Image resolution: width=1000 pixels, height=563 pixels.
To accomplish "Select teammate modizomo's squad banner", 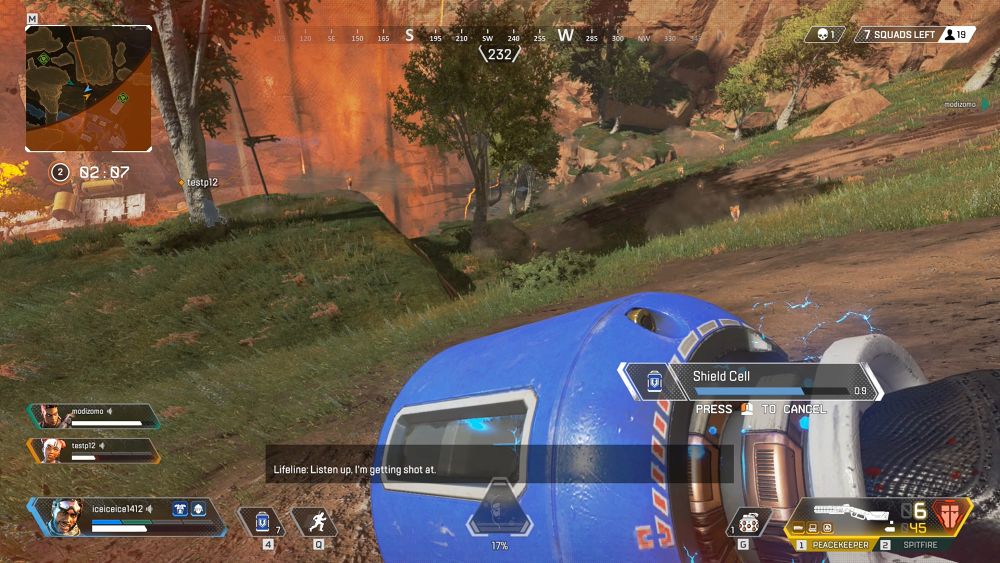I will (93, 416).
